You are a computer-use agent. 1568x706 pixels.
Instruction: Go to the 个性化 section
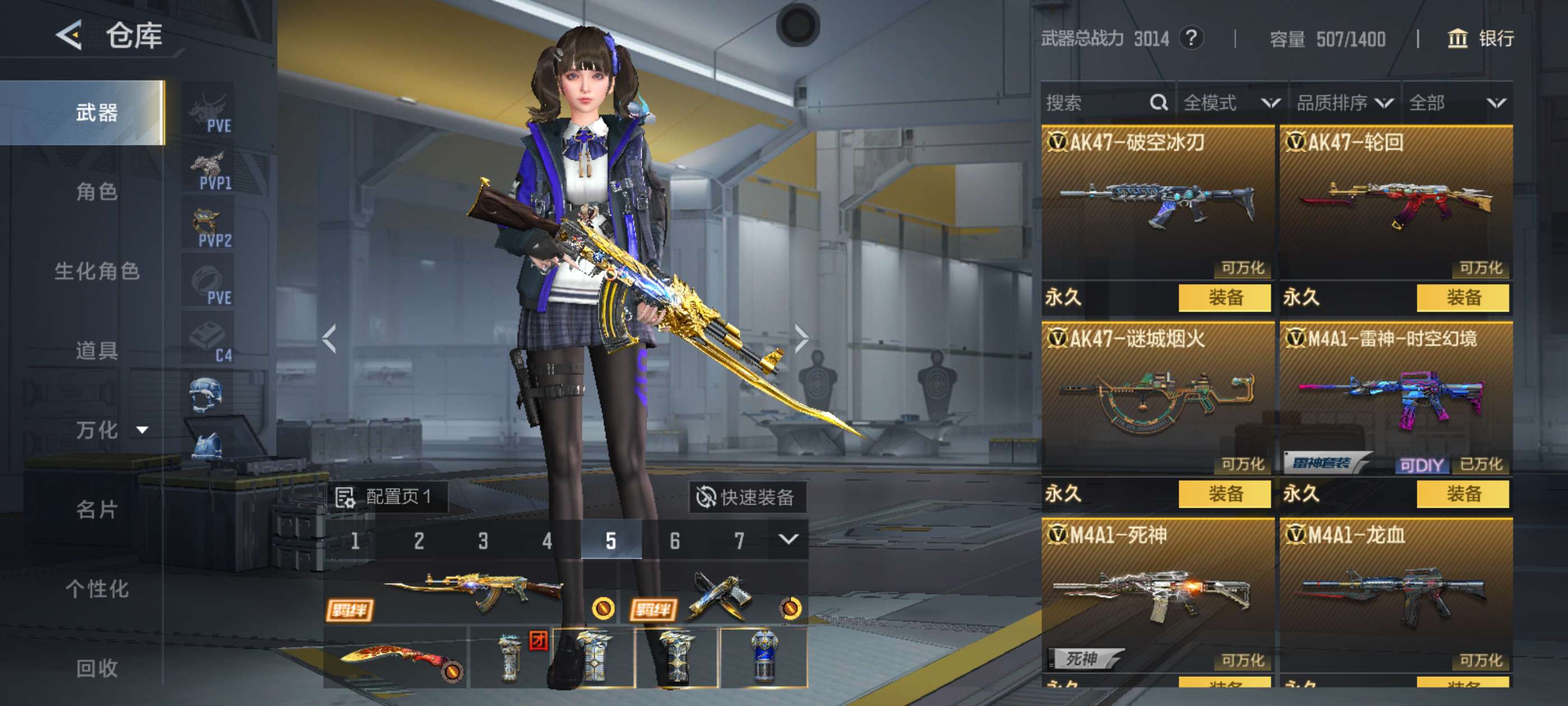(x=96, y=588)
